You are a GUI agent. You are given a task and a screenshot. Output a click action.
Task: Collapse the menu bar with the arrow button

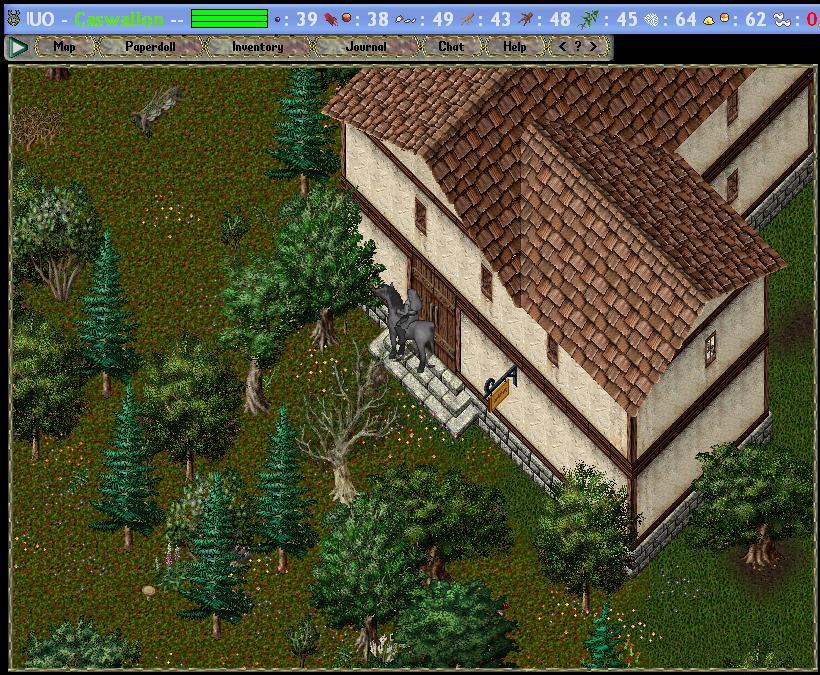[x=17, y=46]
